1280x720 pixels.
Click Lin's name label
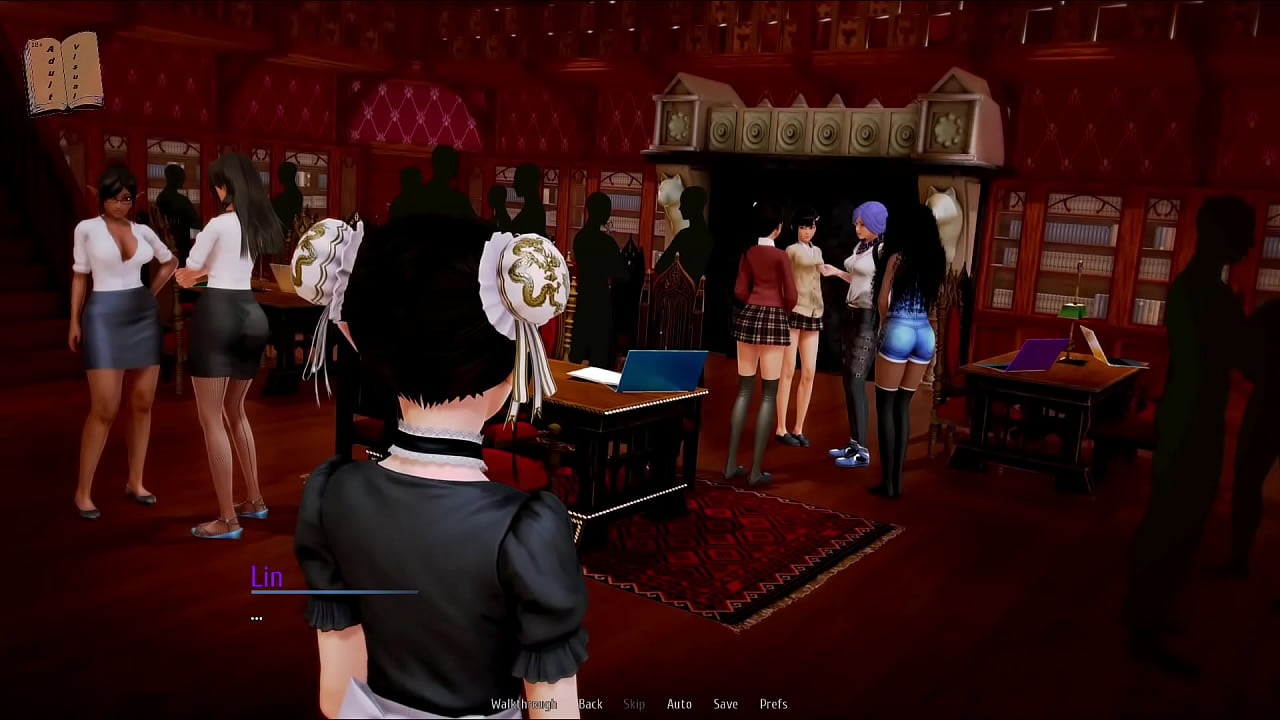265,577
